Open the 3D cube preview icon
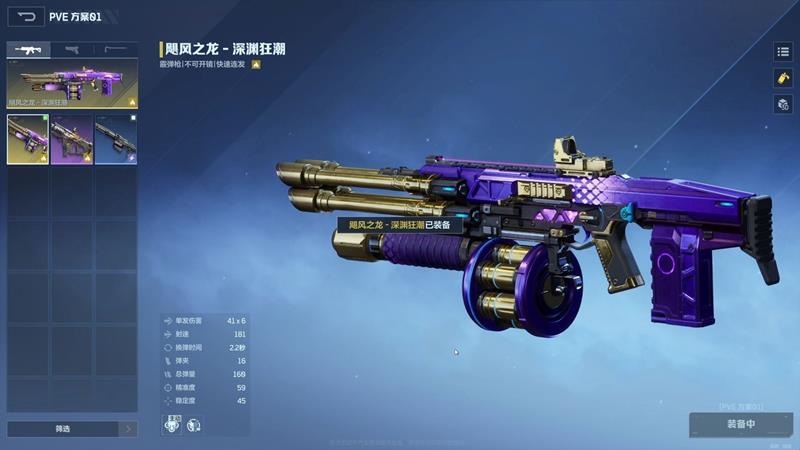 click(782, 104)
